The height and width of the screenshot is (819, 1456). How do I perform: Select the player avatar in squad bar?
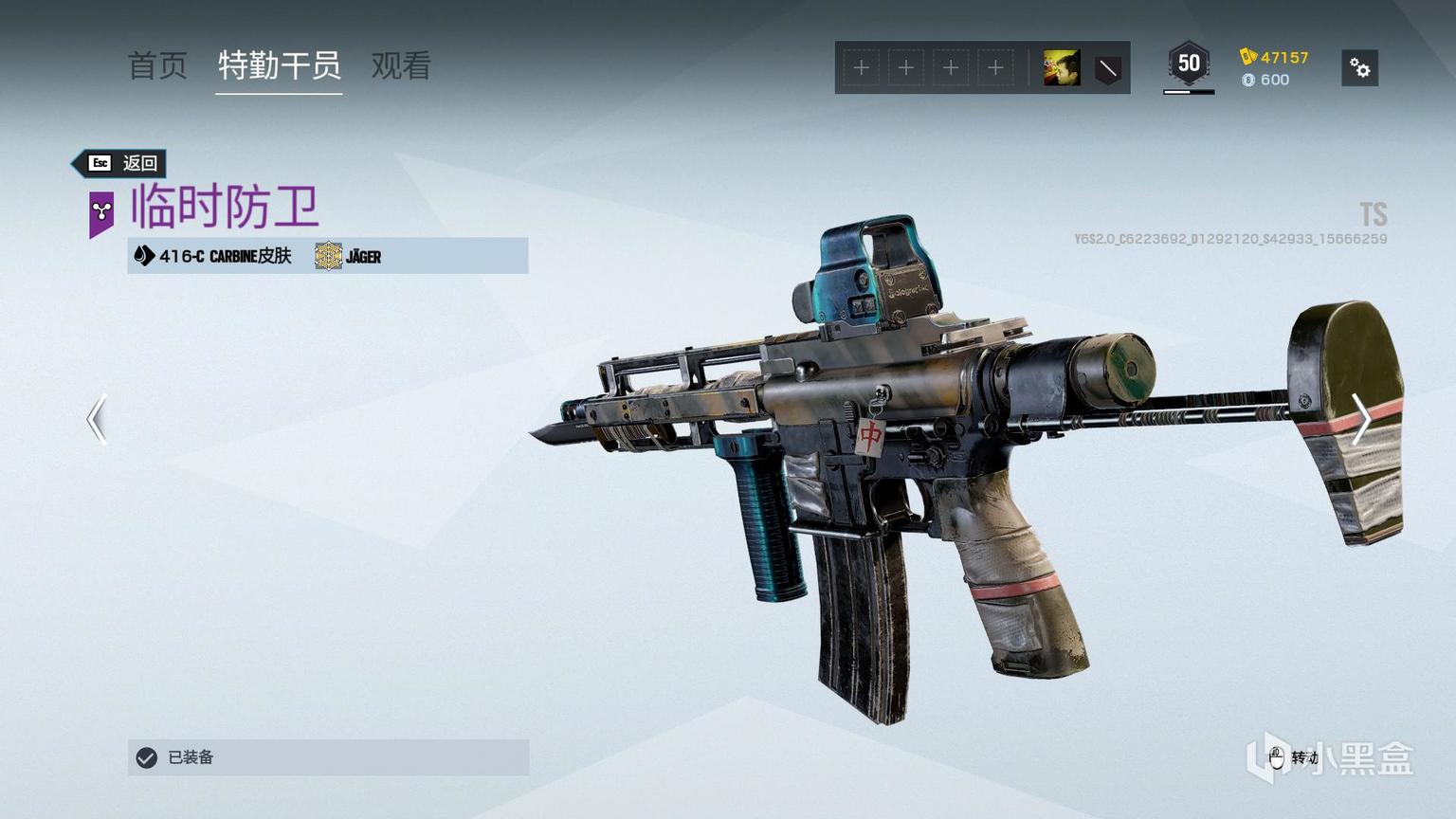[x=1061, y=68]
